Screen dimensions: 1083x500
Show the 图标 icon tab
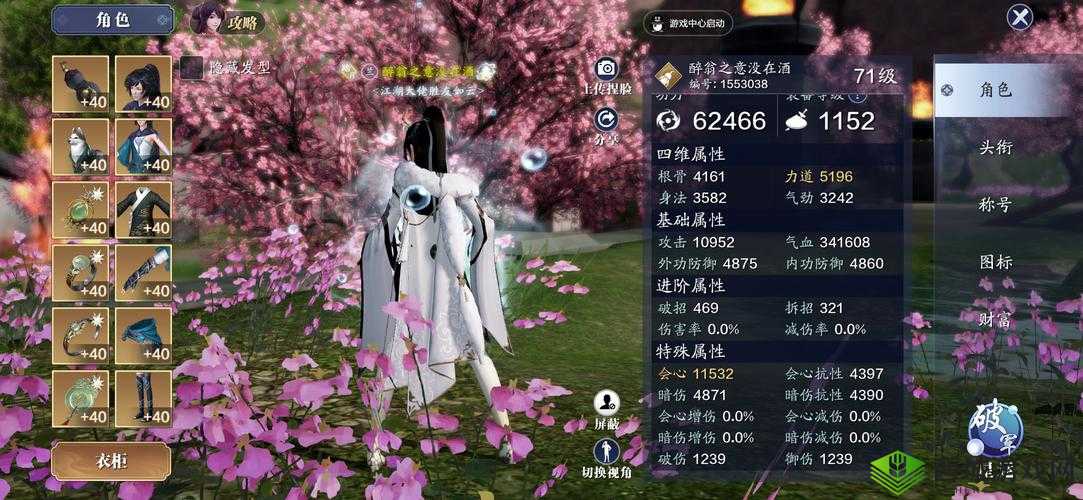click(x=996, y=262)
